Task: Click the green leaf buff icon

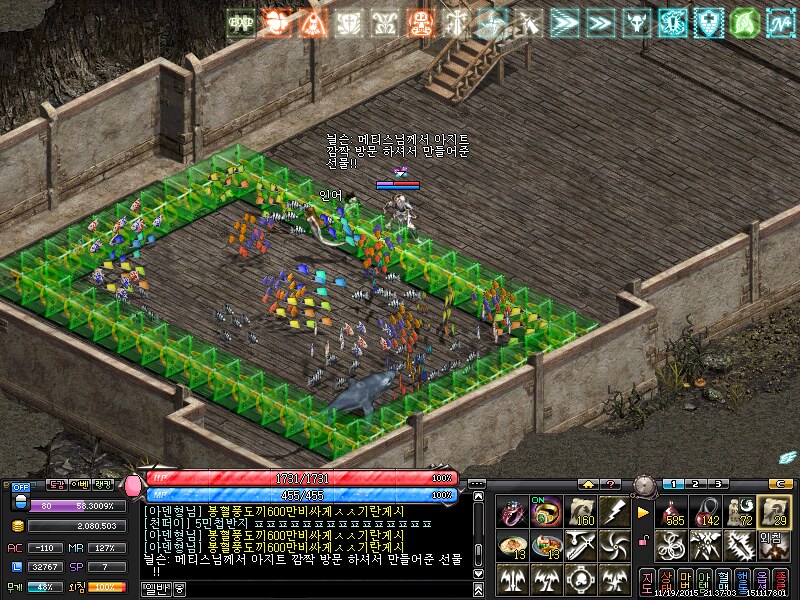Action: click(x=743, y=22)
